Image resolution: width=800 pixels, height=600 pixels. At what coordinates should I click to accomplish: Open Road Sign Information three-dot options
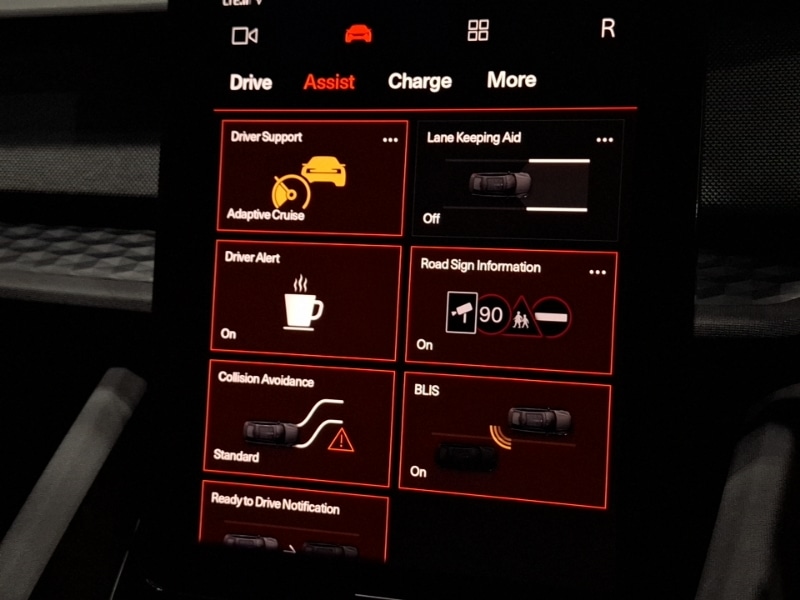tap(598, 272)
